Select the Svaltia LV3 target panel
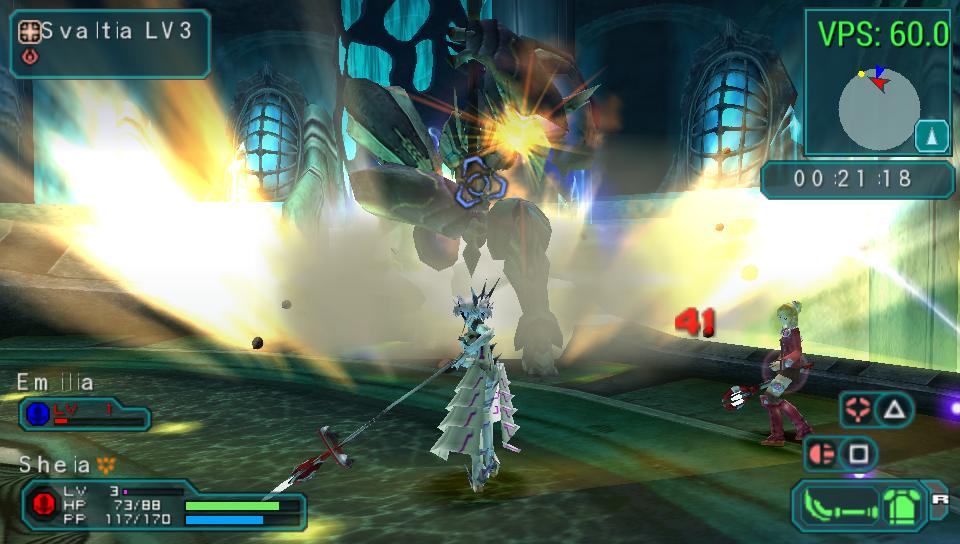The image size is (960, 544). [110, 43]
